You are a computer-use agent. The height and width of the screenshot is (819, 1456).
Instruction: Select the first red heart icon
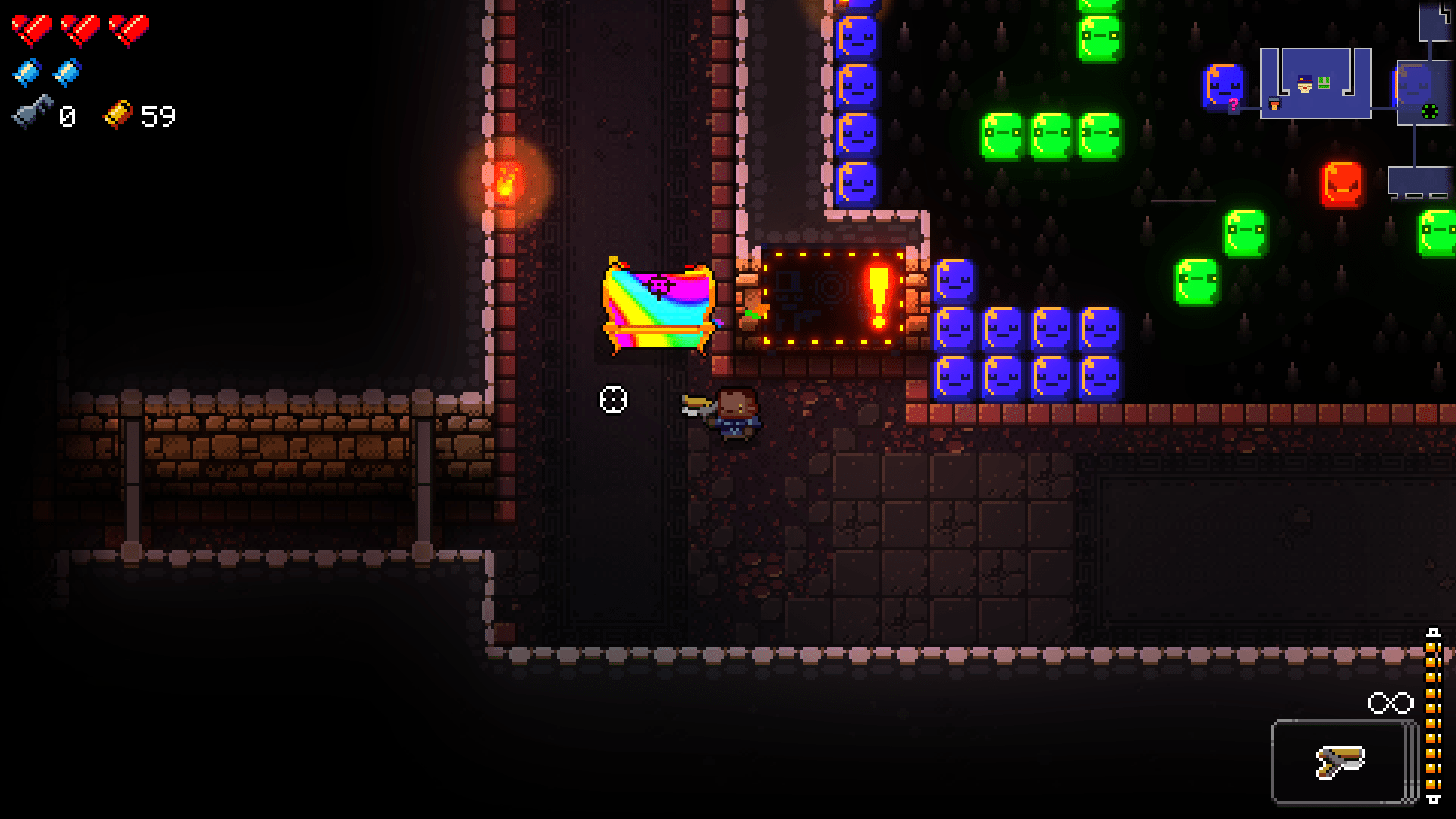pyautogui.click(x=30, y=29)
